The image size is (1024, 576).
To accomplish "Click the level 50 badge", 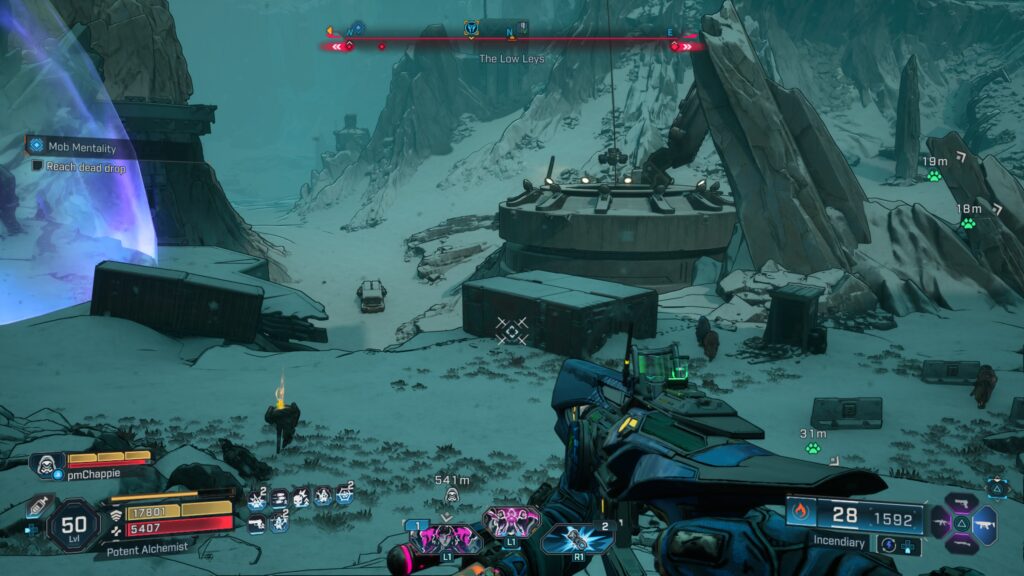I will pos(75,520).
